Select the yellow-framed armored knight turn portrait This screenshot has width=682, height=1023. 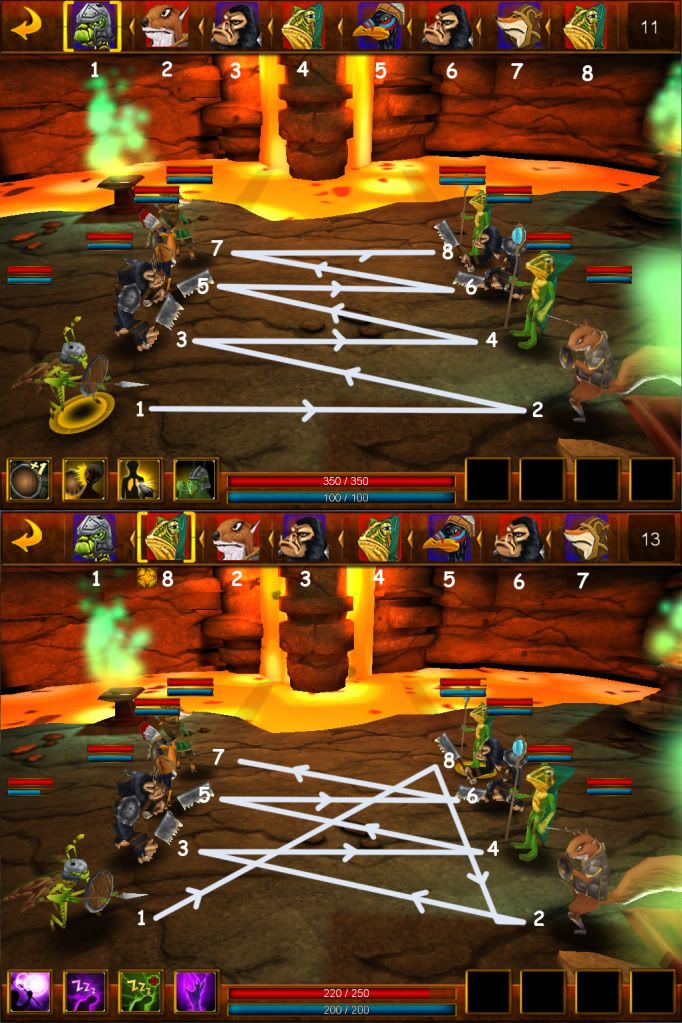pyautogui.click(x=93, y=27)
